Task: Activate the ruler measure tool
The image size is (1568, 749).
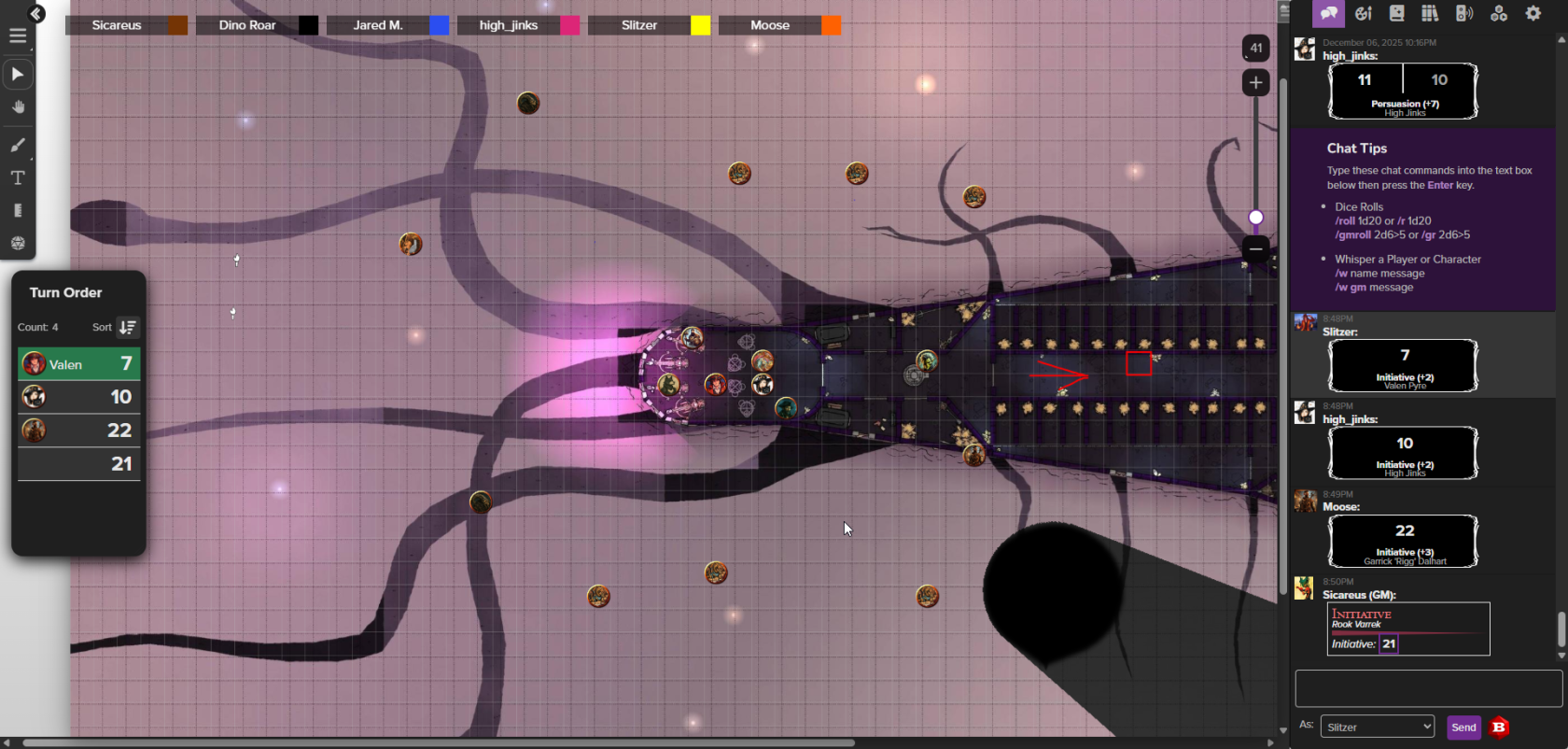Action: pyautogui.click(x=18, y=210)
